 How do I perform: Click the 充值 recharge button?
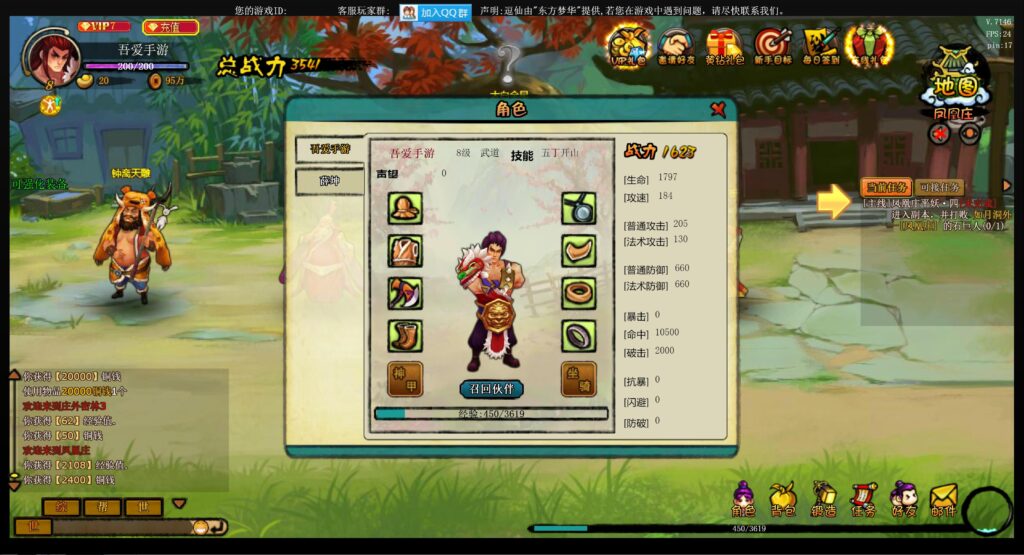(x=171, y=27)
